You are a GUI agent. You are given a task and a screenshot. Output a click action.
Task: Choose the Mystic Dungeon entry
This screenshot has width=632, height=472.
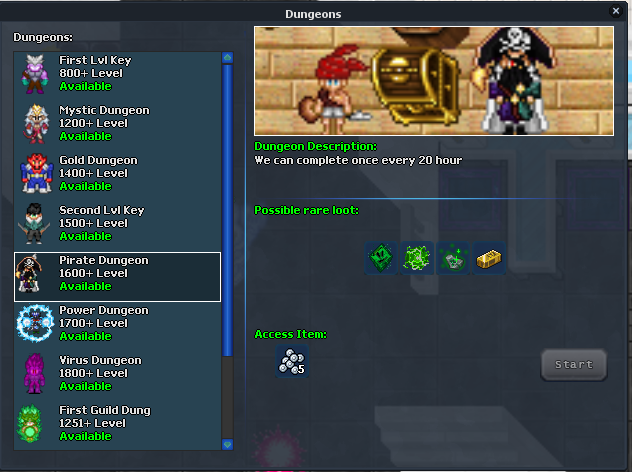coord(117,124)
